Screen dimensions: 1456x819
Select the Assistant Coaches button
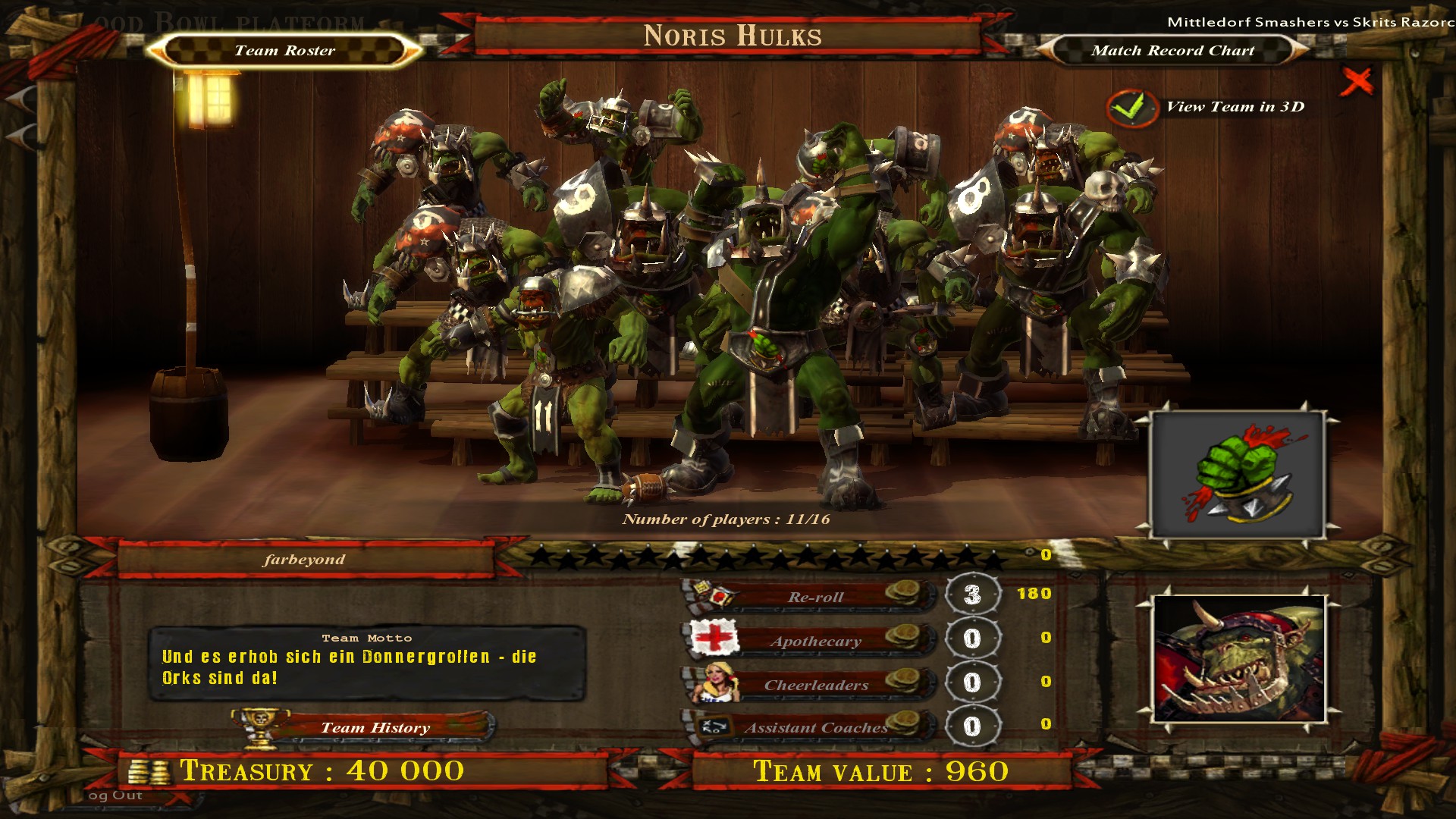point(815,727)
